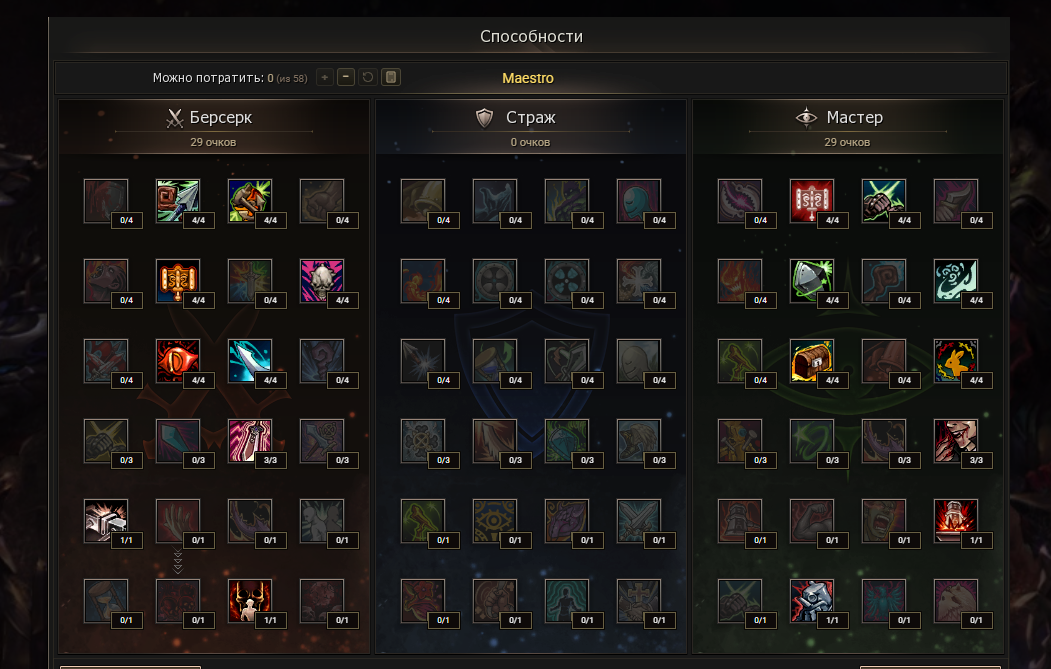The width and height of the screenshot is (1051, 669).
Task: Click the minus button beside available points
Action: [346, 77]
